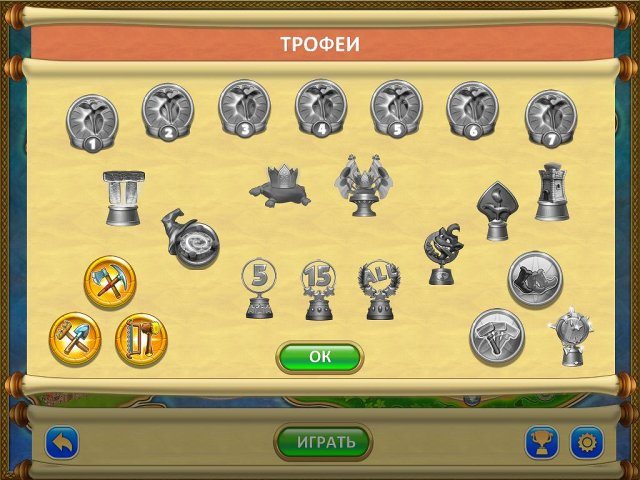Screen dimensions: 640x480
Task: Go back using the blue arrow button
Action: [62, 441]
